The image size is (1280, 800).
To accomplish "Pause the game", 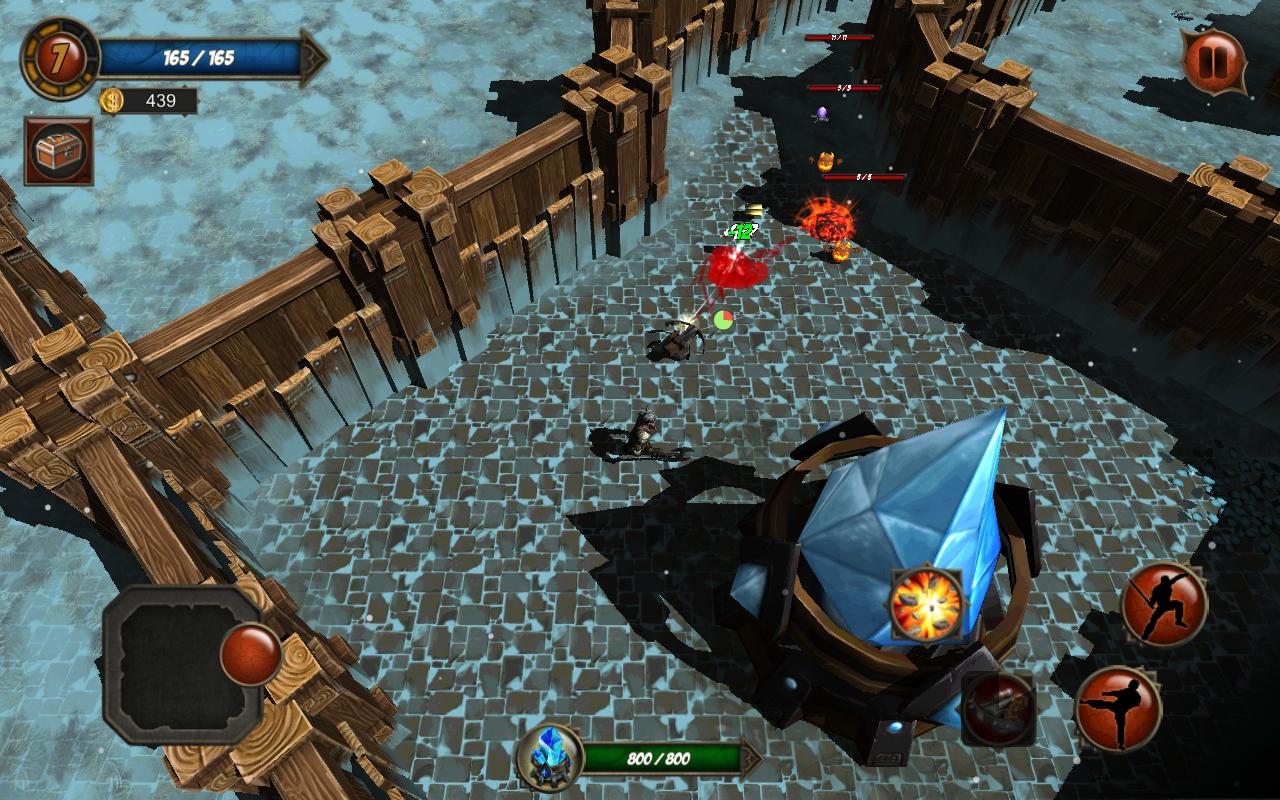I will [x=1214, y=62].
